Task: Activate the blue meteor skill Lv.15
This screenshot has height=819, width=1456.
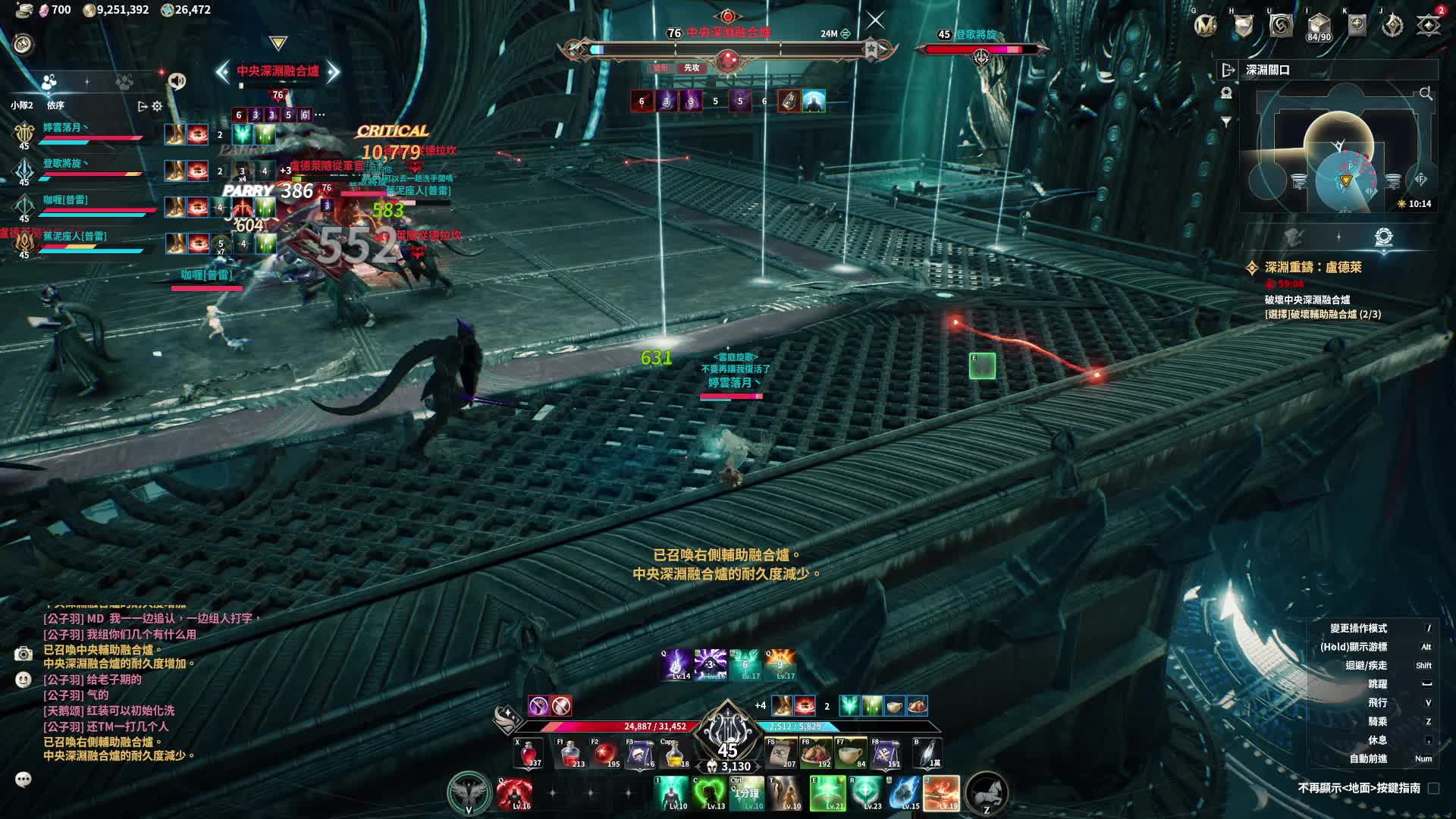Action: 904,793
